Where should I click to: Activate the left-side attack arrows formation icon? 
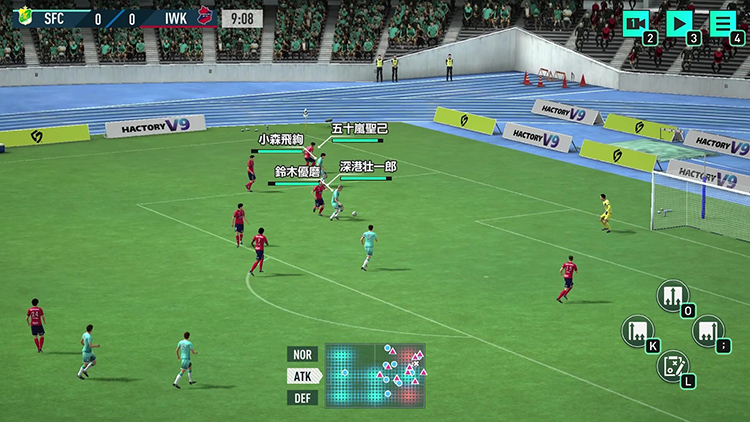tap(637, 331)
